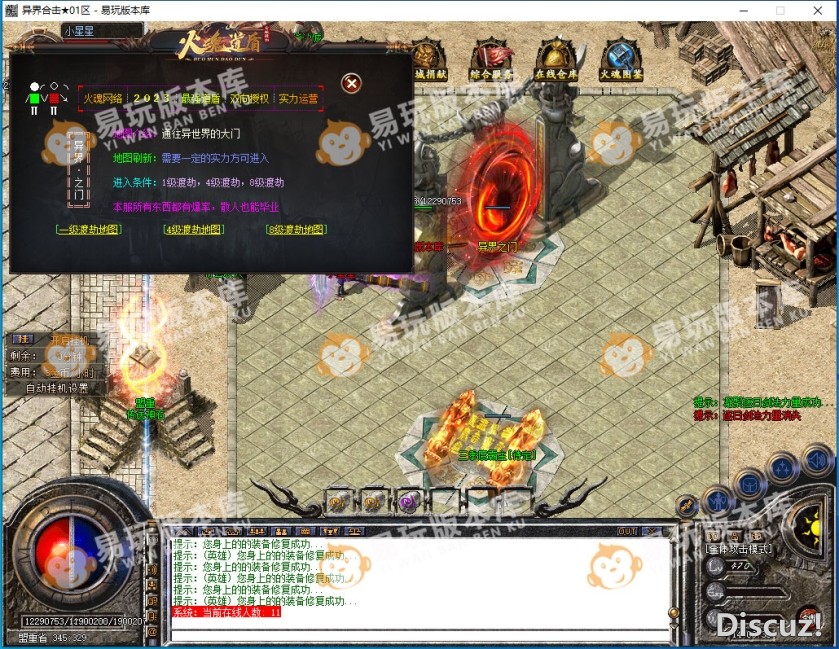
Task: Close the 异界之门 dialog window
Action: click(x=351, y=83)
